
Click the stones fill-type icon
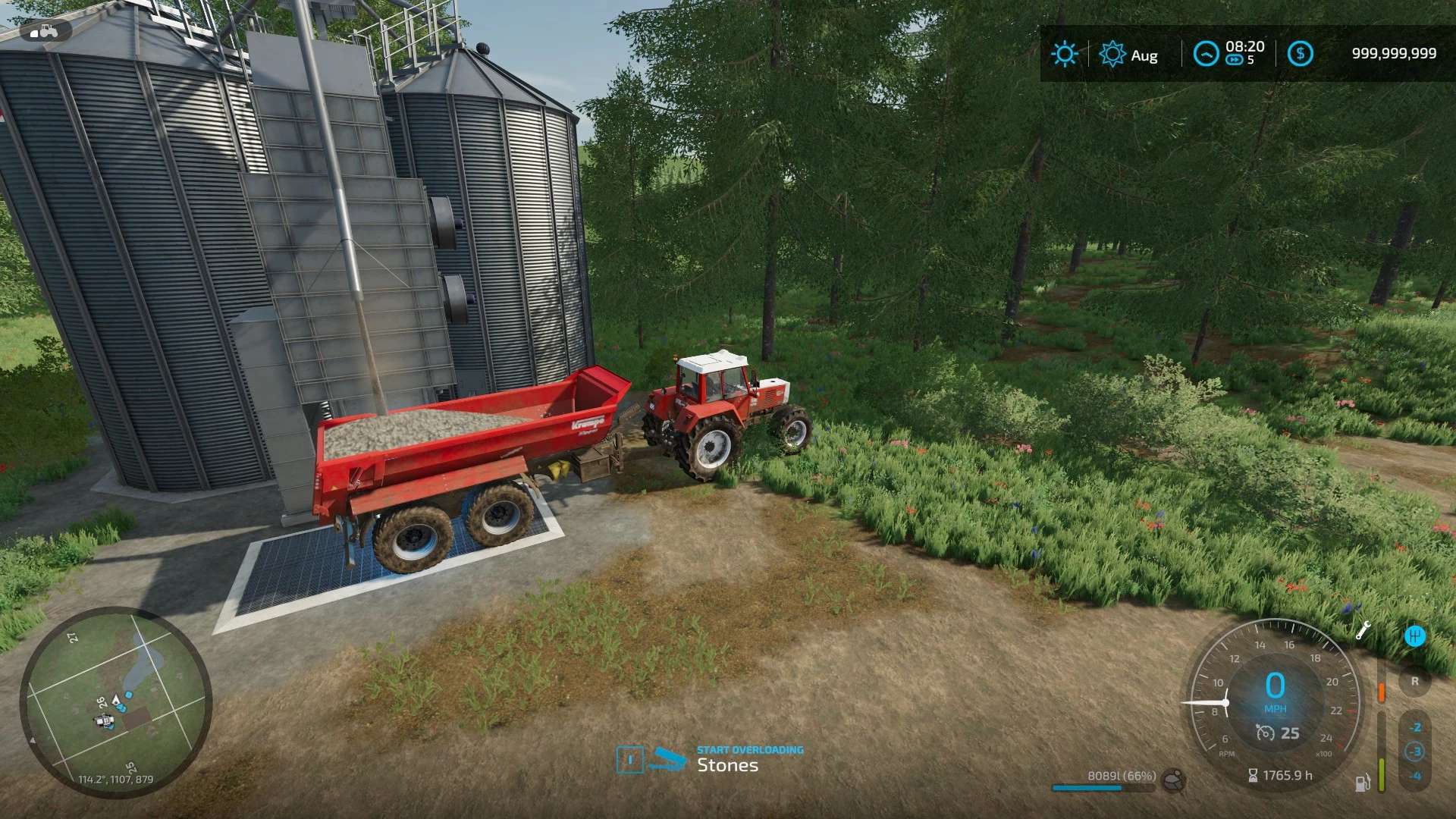pyautogui.click(x=1175, y=779)
